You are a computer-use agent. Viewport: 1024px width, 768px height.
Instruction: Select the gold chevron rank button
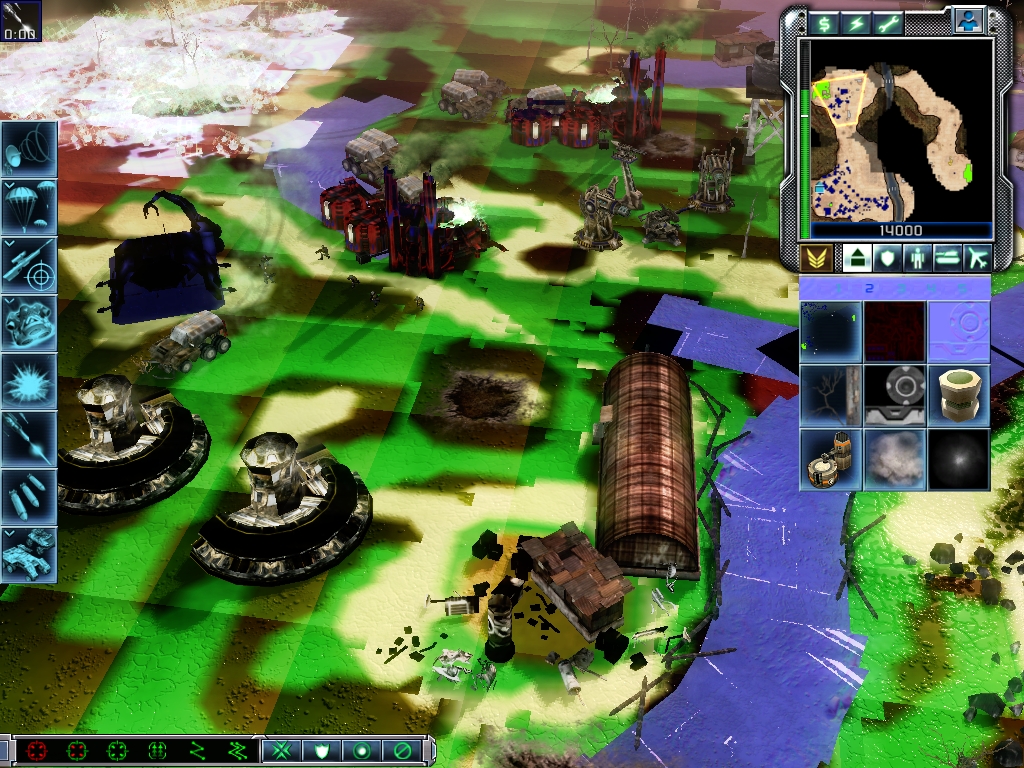coord(816,258)
